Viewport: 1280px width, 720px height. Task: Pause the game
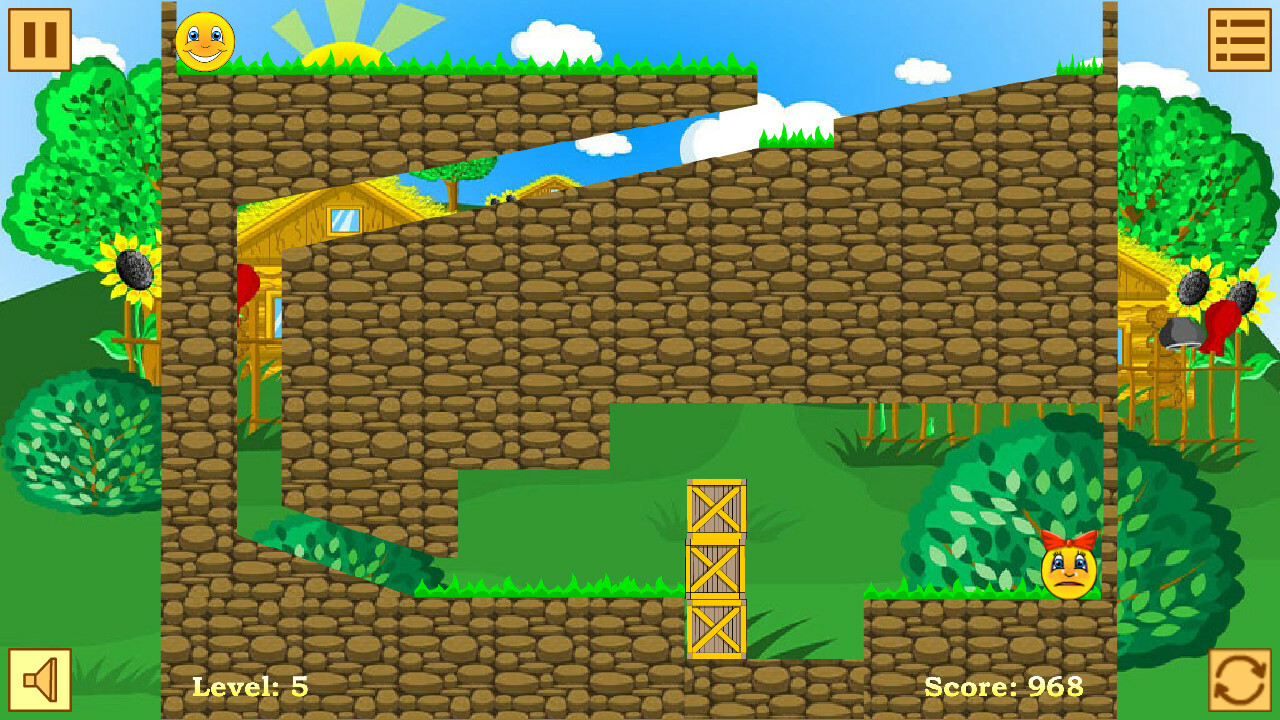tap(39, 39)
